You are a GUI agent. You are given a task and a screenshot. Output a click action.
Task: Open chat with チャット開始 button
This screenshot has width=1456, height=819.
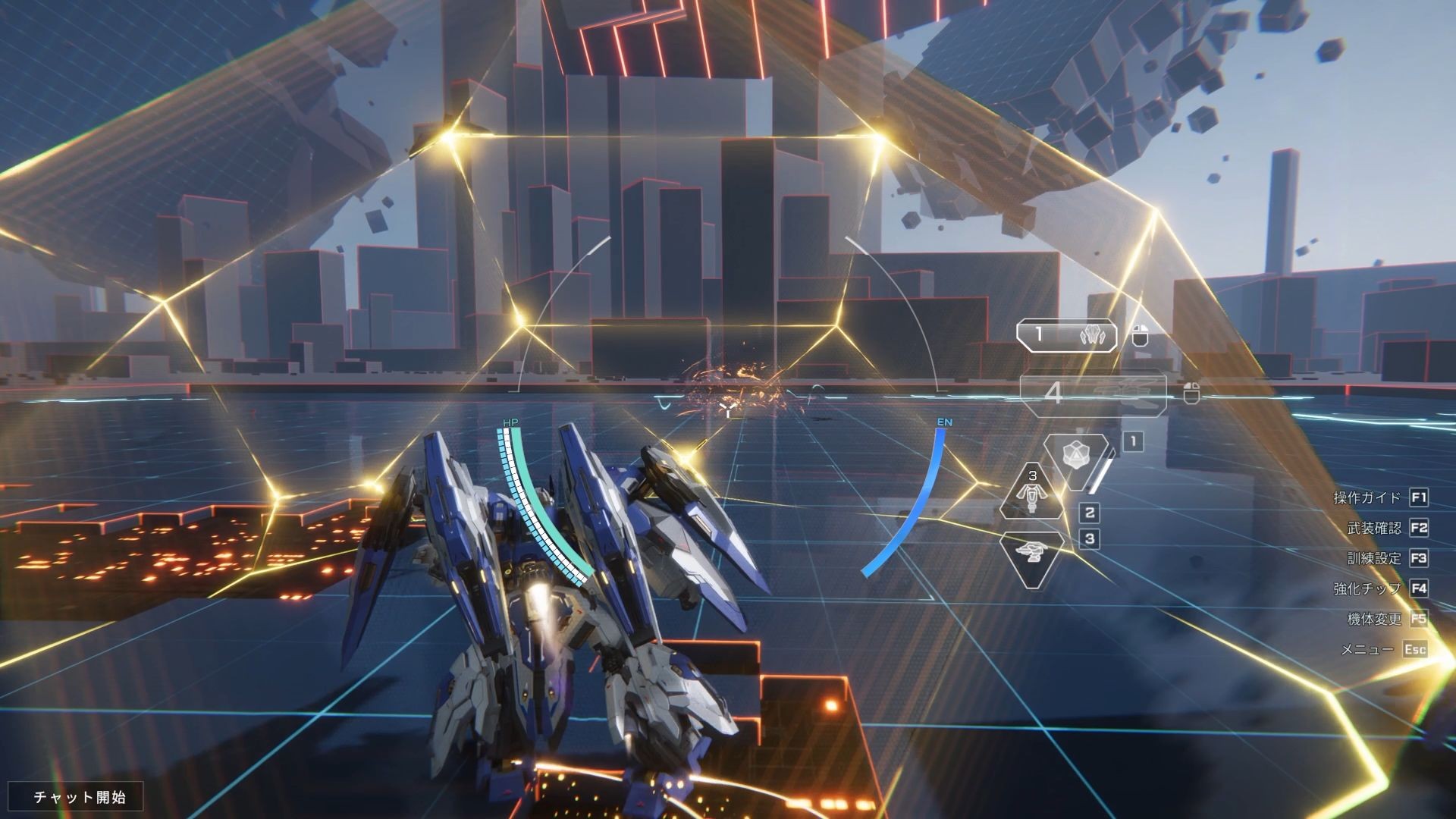point(79,797)
